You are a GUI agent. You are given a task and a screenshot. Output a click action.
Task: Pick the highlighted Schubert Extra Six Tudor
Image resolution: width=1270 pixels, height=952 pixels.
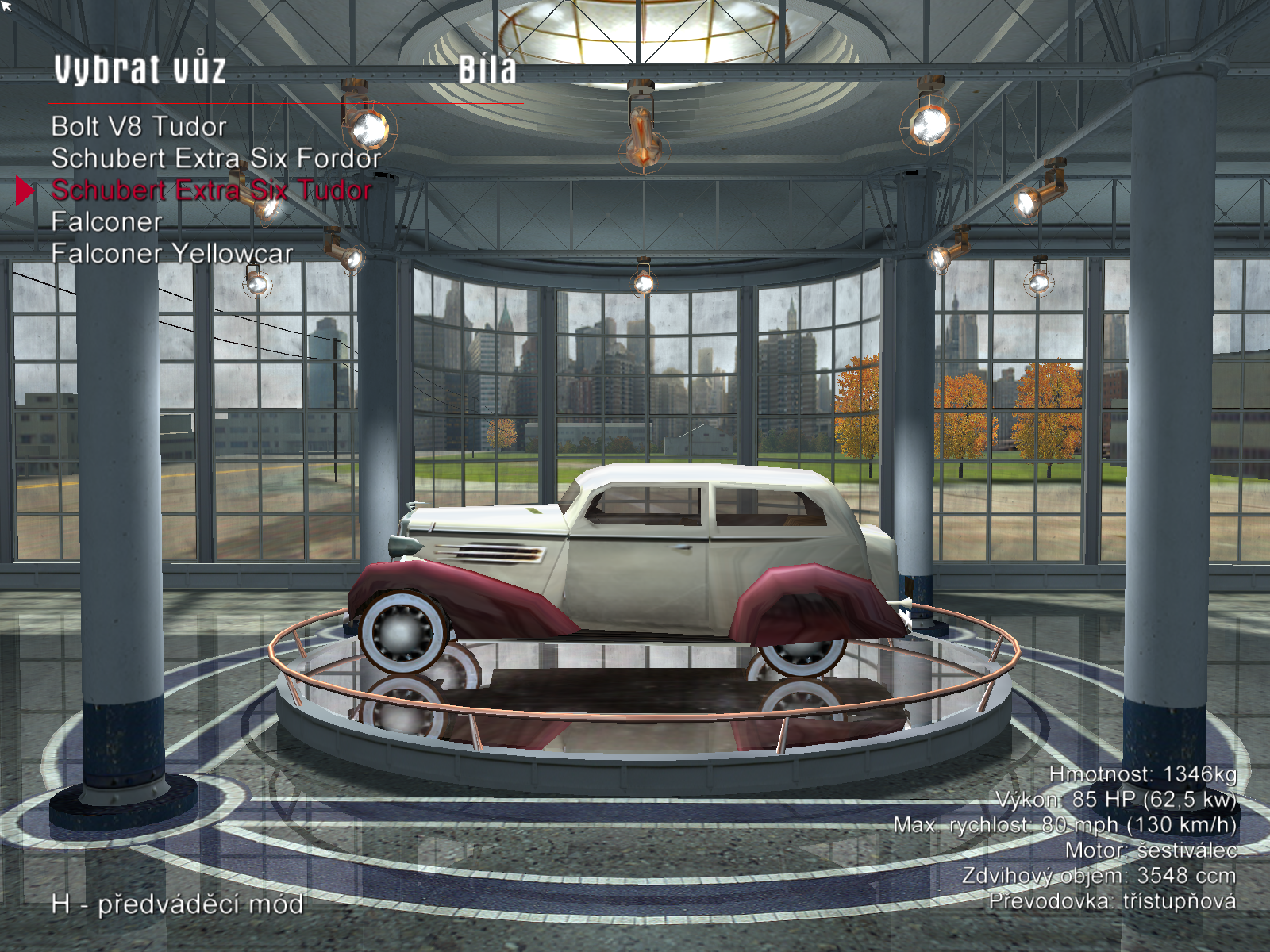point(211,190)
